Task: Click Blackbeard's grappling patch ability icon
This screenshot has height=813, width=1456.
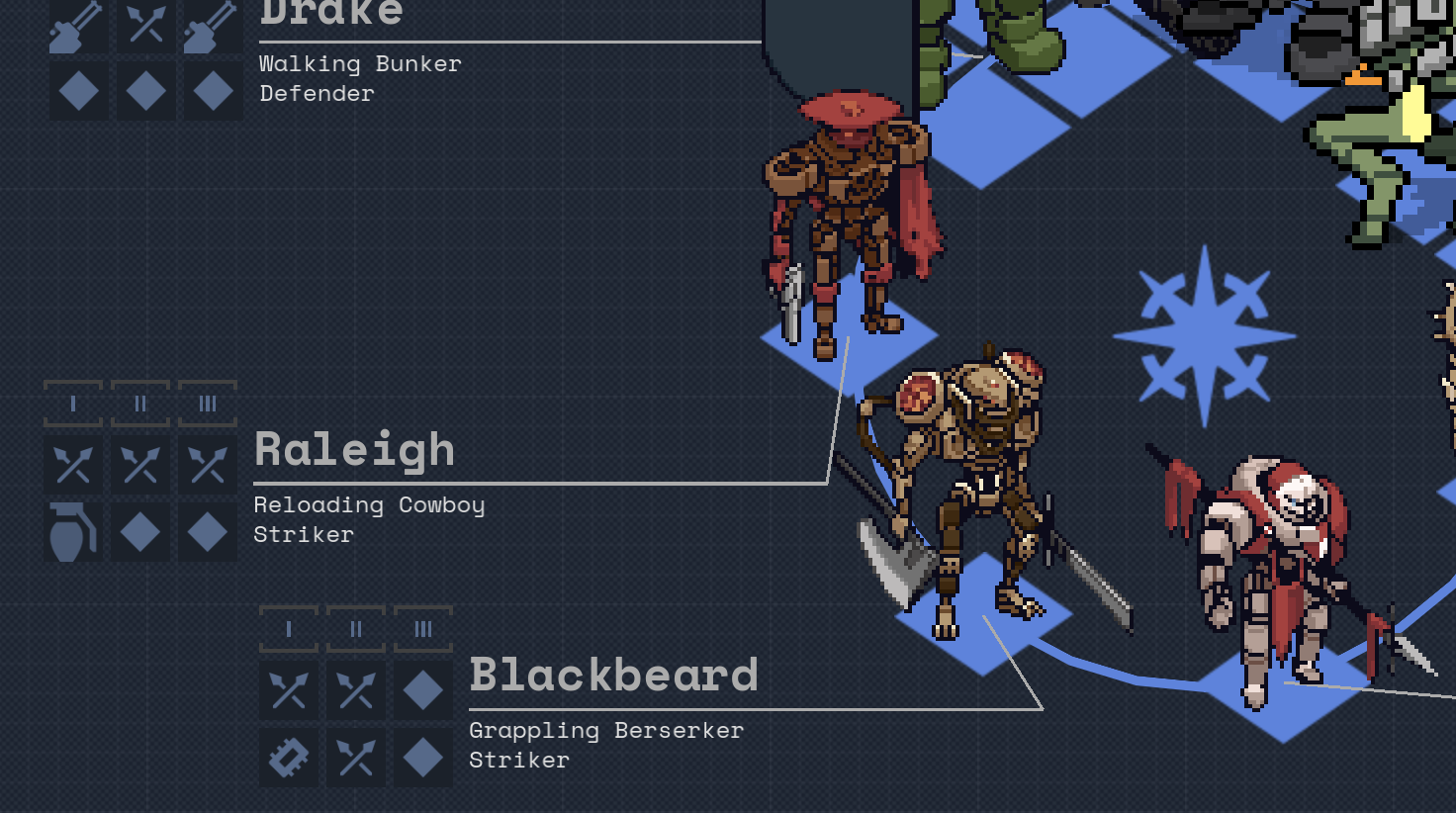Action: (288, 757)
